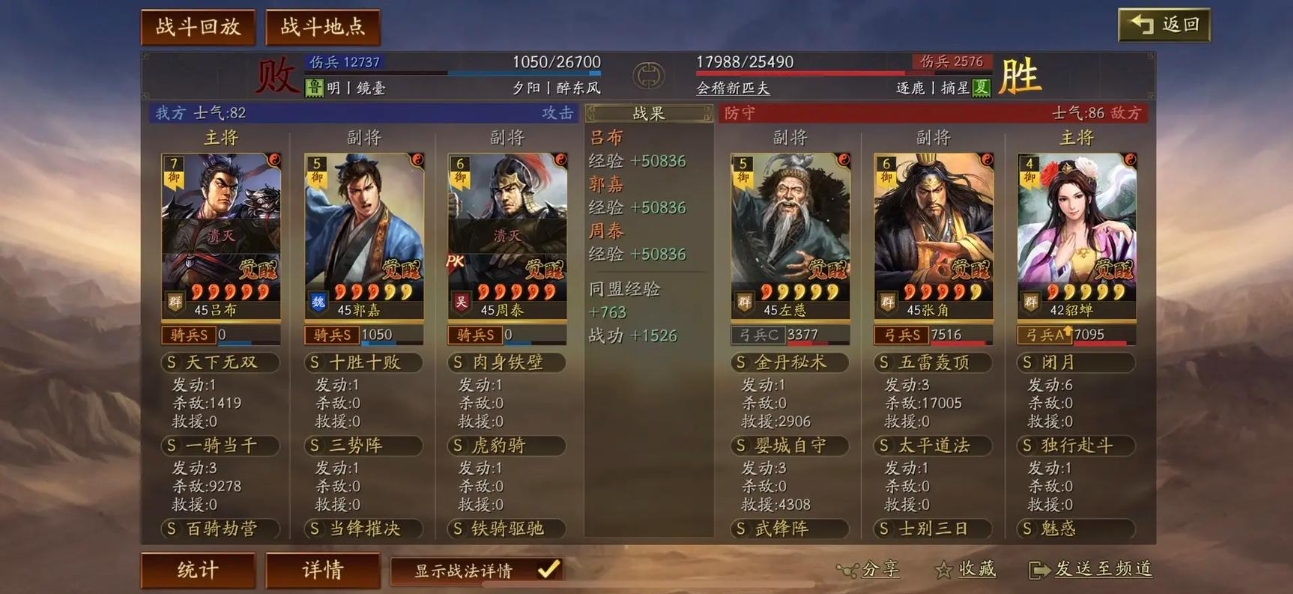The image size is (1293, 594).
Task: Send report to channel (发送至频道)
Action: (x=1090, y=570)
